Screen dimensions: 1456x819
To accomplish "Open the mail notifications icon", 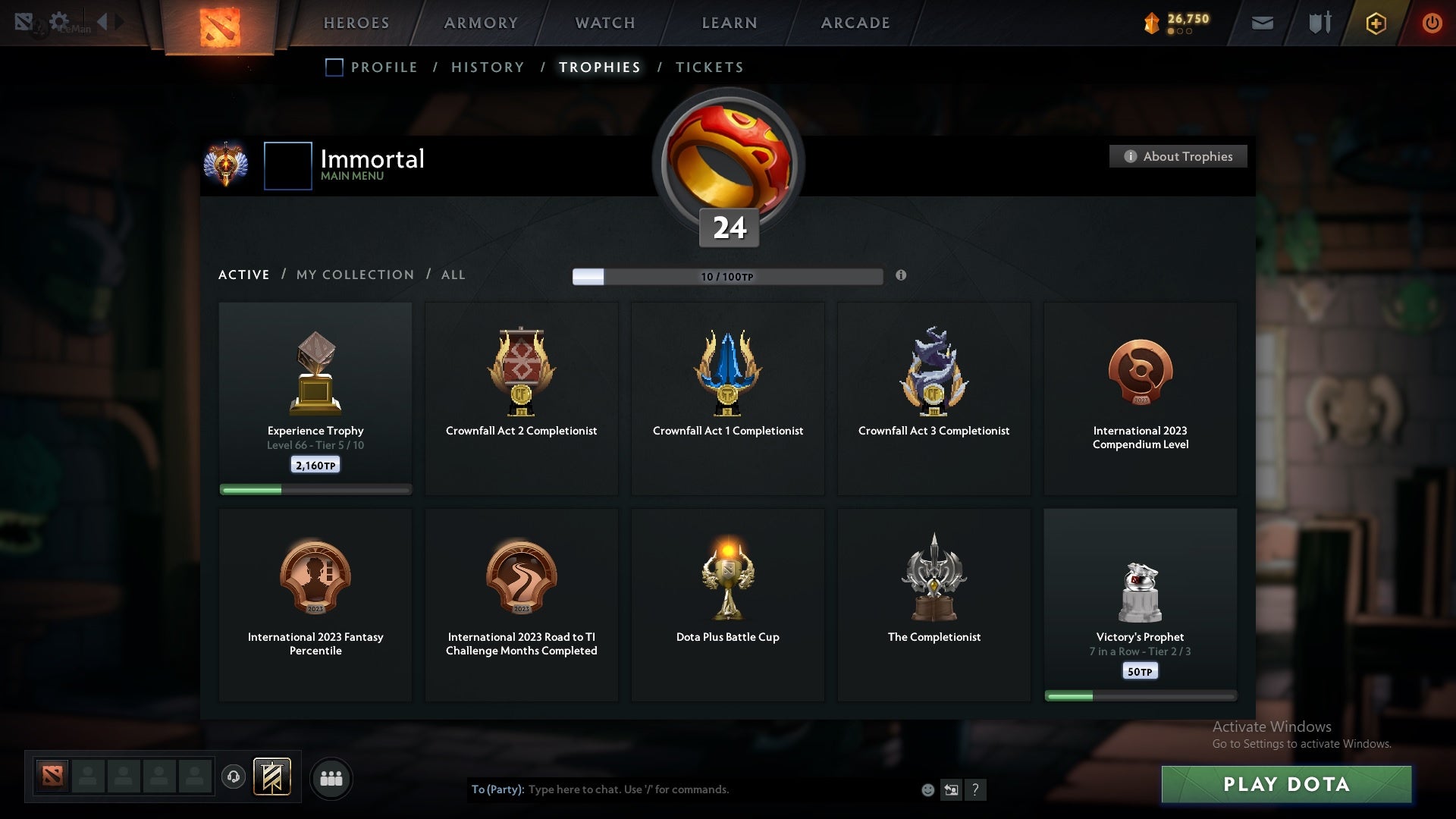I will 1262,23.
